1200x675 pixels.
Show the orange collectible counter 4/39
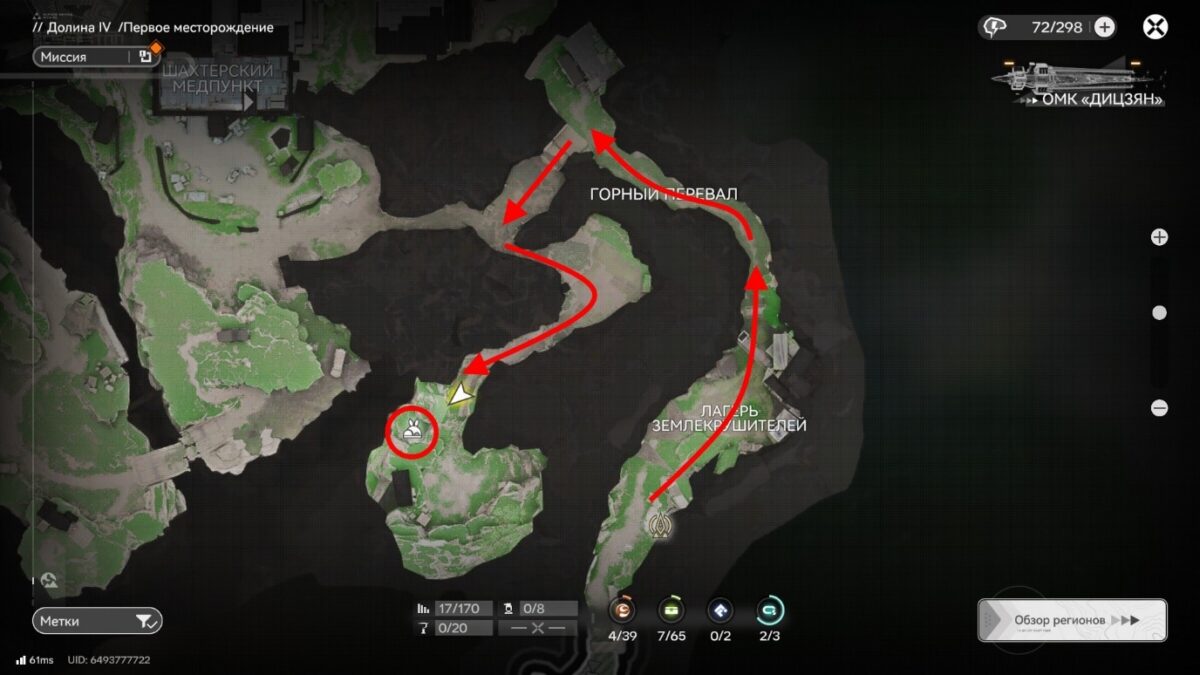click(x=623, y=609)
